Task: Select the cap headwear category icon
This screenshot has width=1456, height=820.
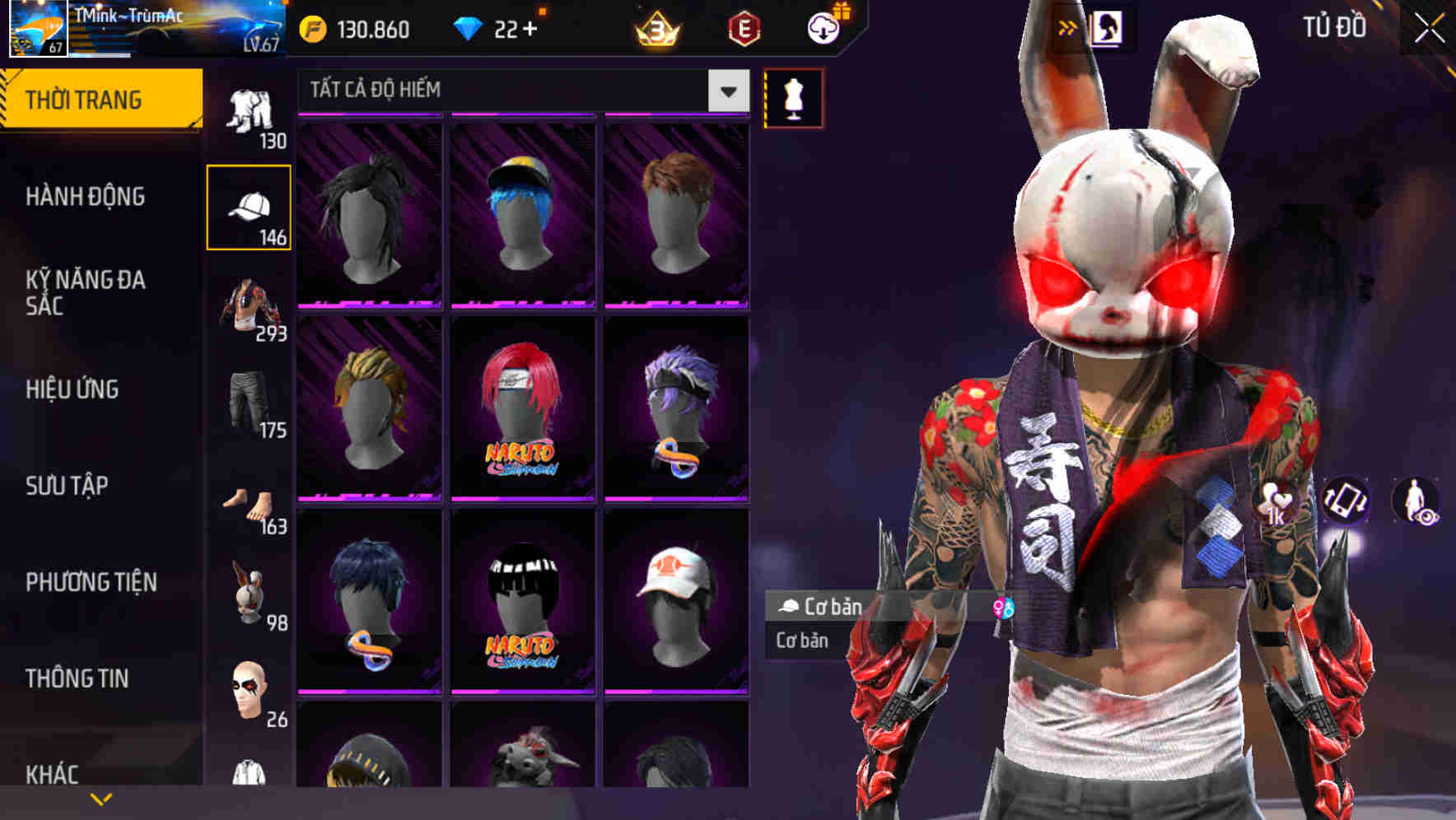Action: (x=250, y=207)
